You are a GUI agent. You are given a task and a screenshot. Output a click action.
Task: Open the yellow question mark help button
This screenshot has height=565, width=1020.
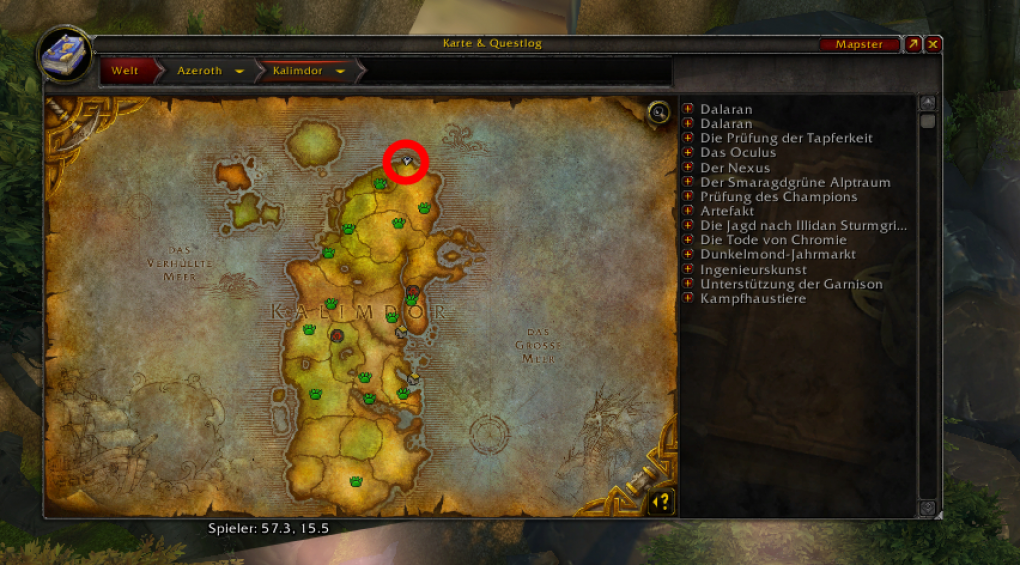(660, 502)
